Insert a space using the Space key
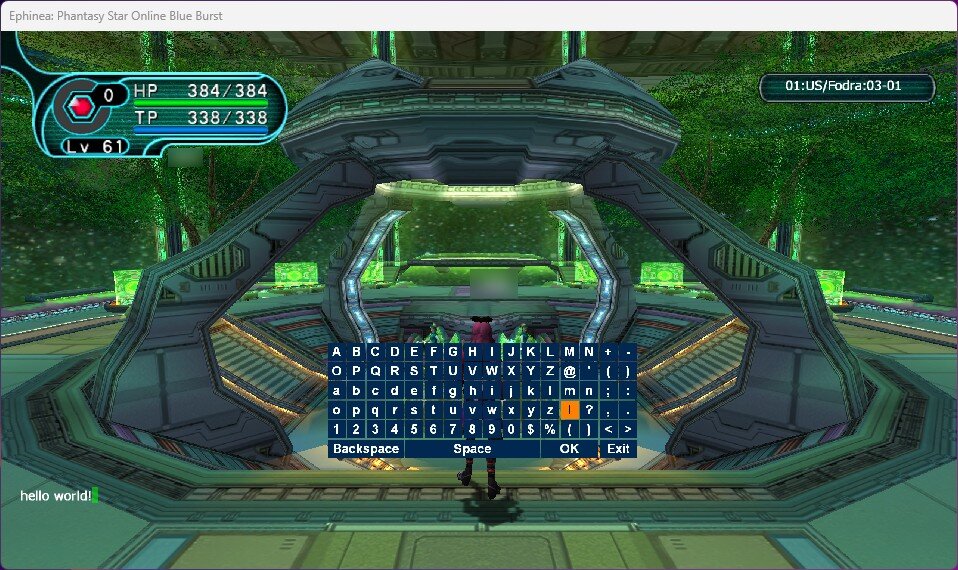The height and width of the screenshot is (570, 958). 472,449
